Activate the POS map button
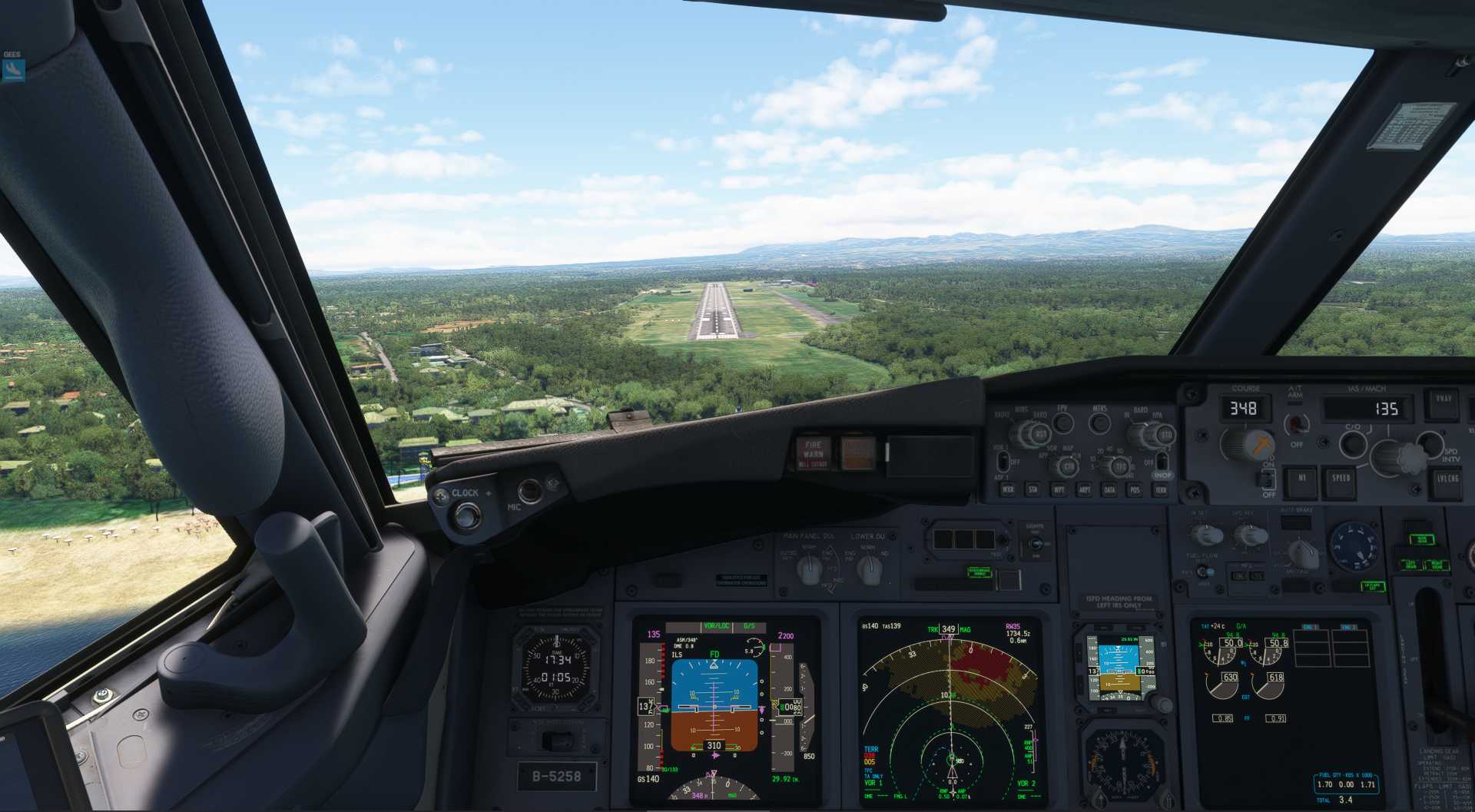 1135,489
